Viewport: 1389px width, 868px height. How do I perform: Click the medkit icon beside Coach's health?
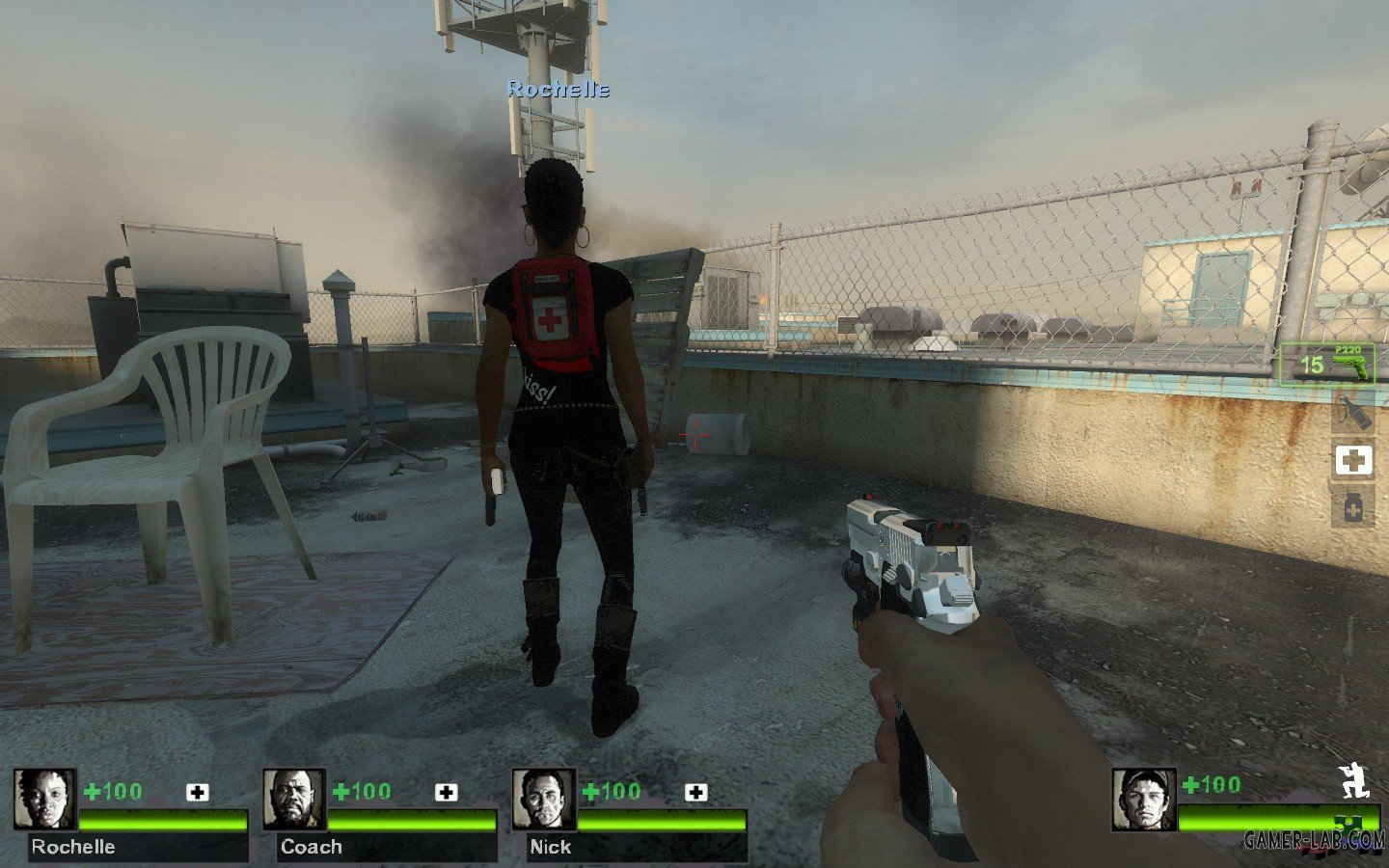(x=446, y=793)
